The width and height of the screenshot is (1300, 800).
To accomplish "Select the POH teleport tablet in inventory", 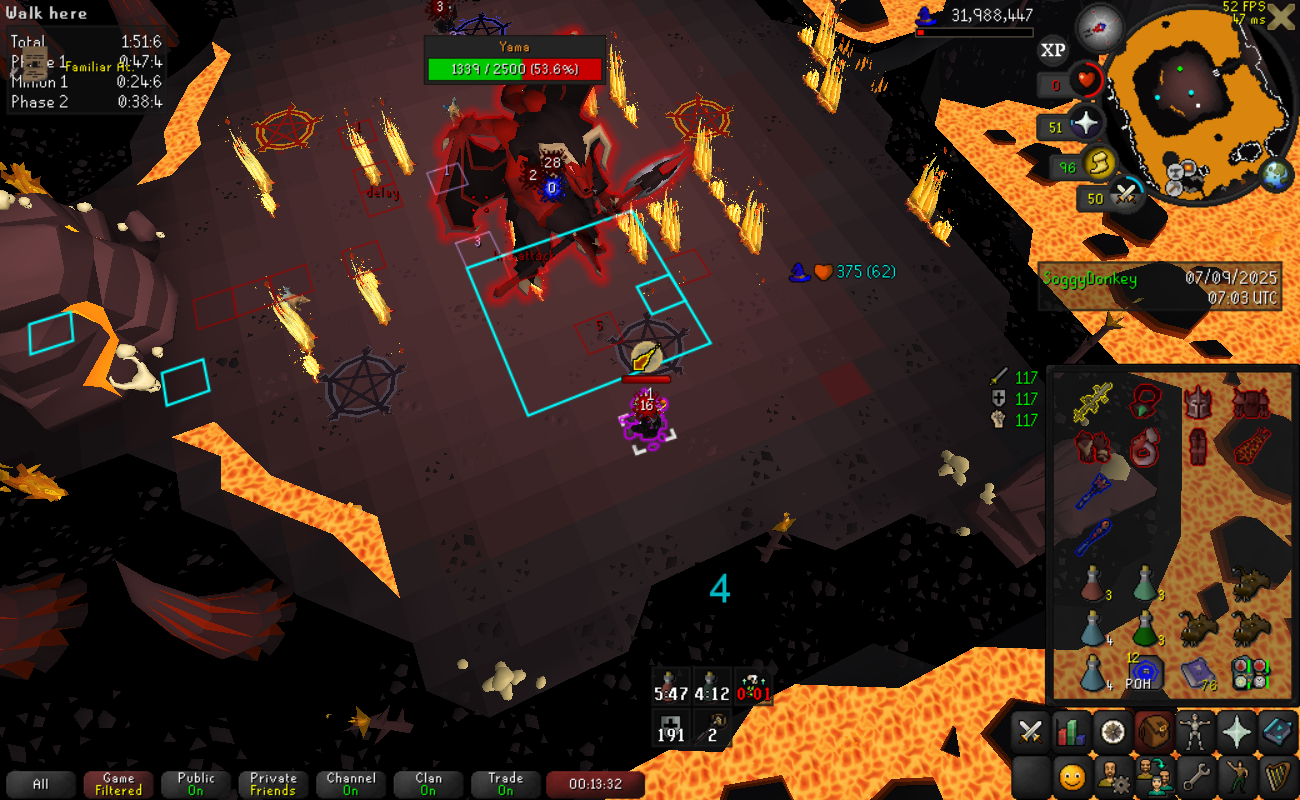I will click(1145, 672).
